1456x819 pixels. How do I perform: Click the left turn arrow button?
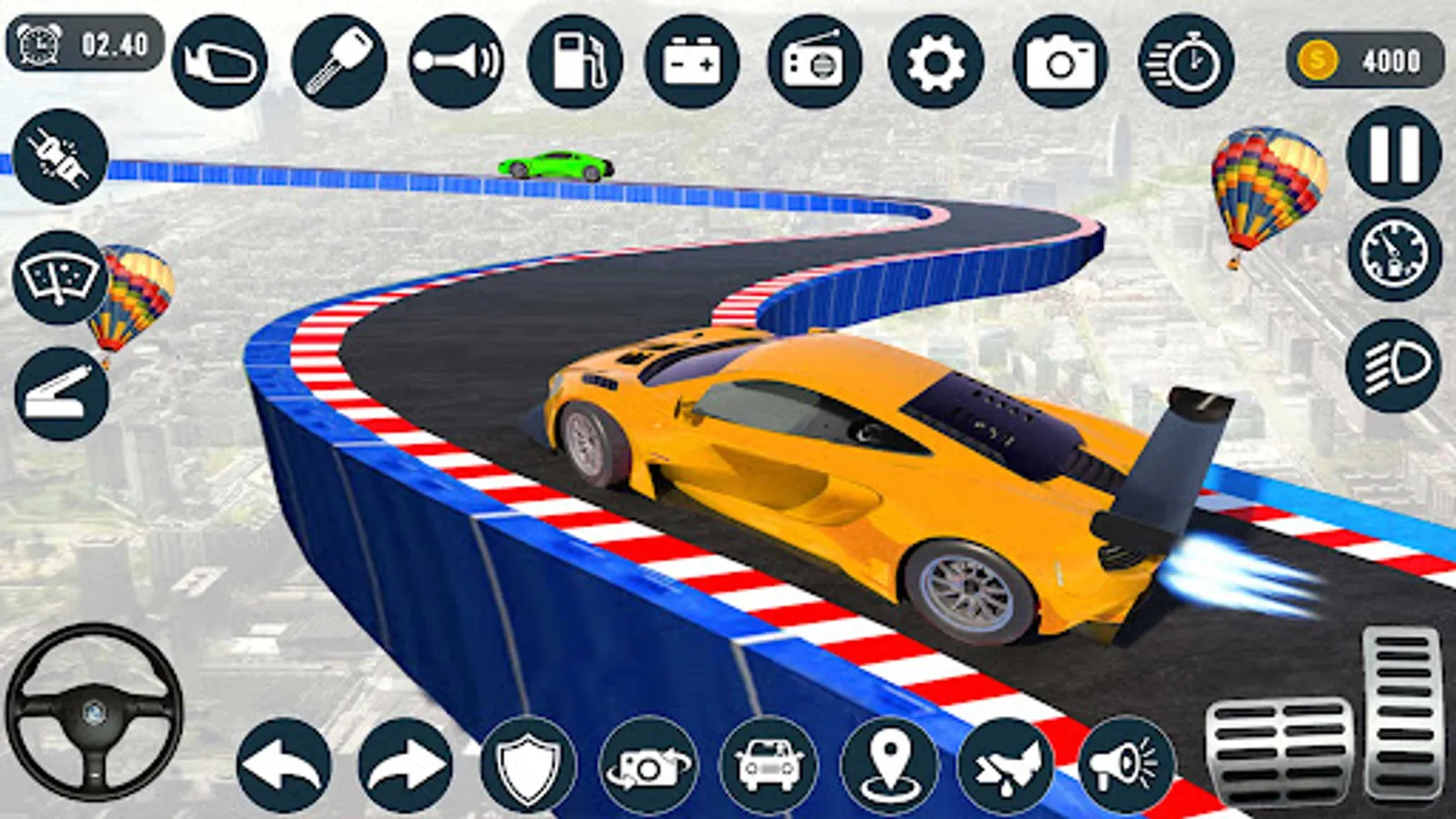click(284, 764)
